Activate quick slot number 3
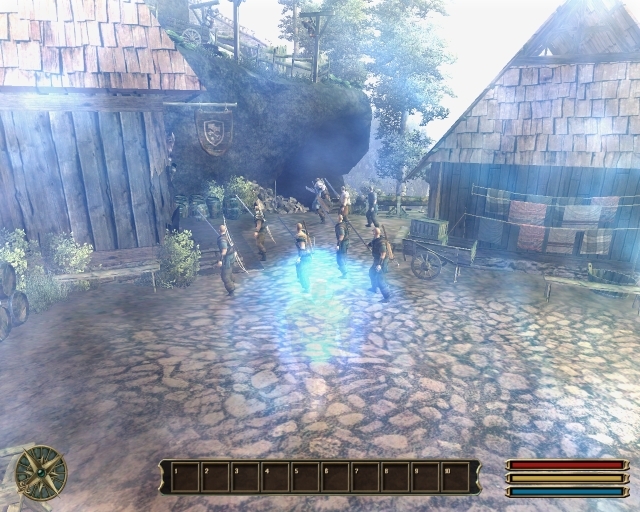The height and width of the screenshot is (512, 640). tap(245, 477)
